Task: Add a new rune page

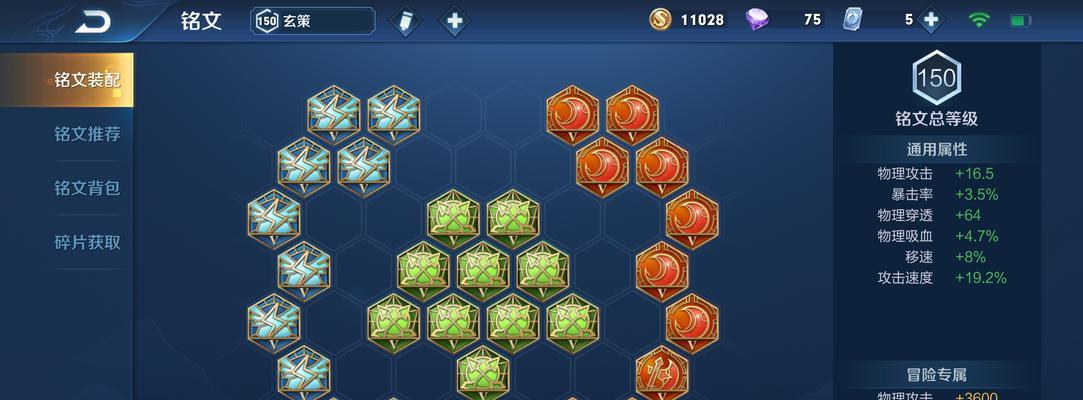Action: click(454, 20)
